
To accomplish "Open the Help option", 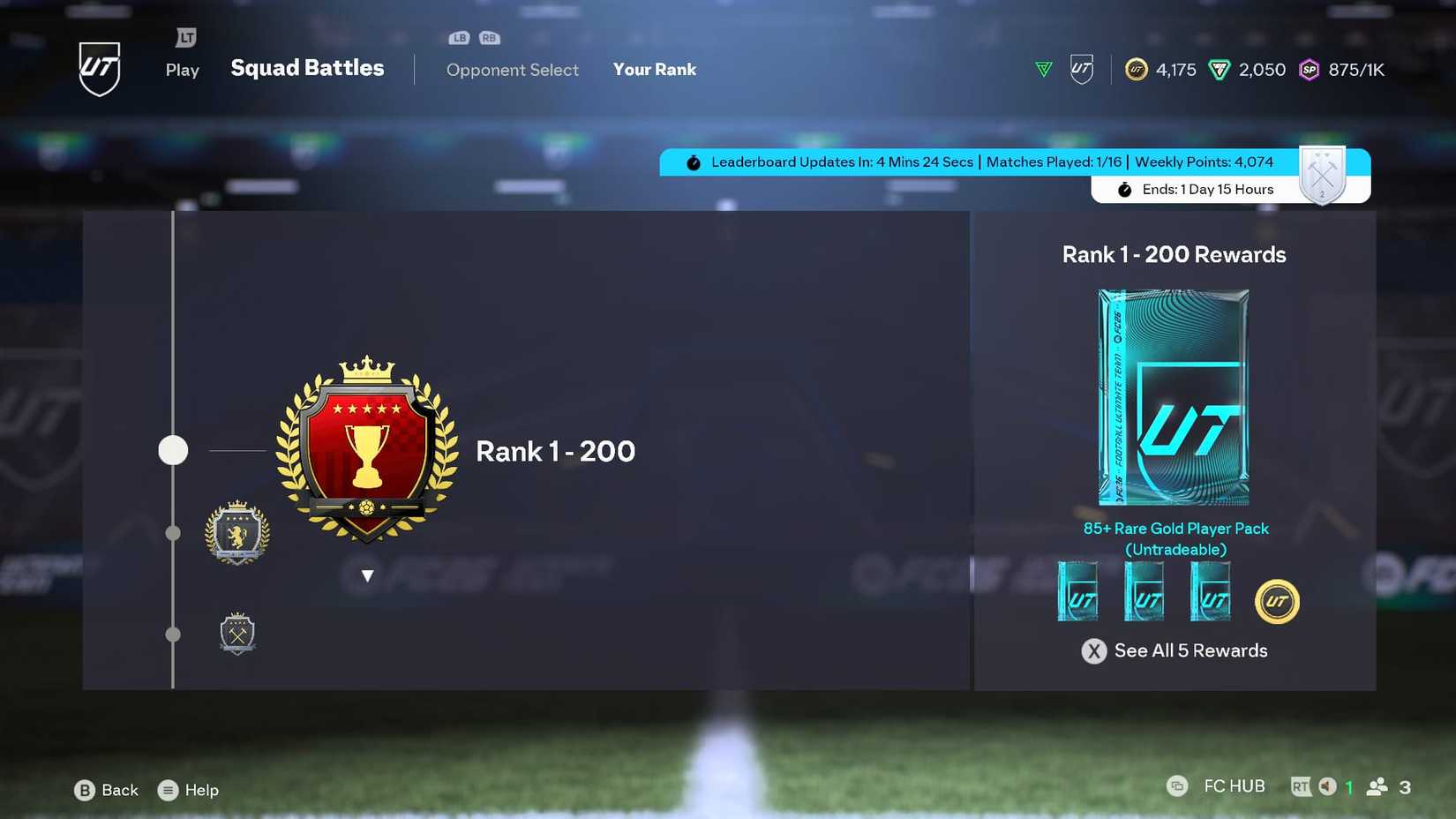I will [x=188, y=790].
